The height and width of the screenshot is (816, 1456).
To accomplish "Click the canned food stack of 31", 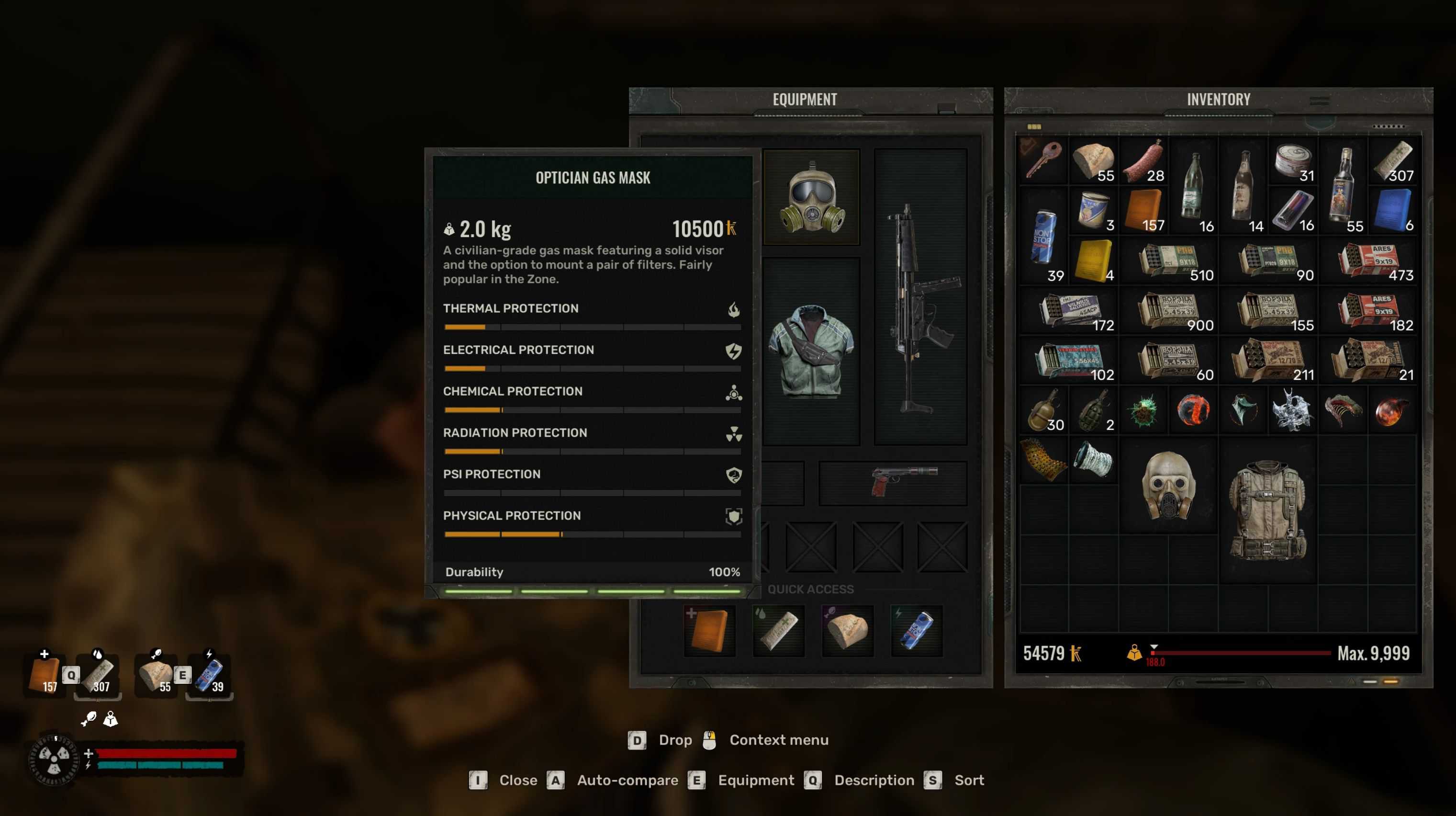I will (1293, 160).
